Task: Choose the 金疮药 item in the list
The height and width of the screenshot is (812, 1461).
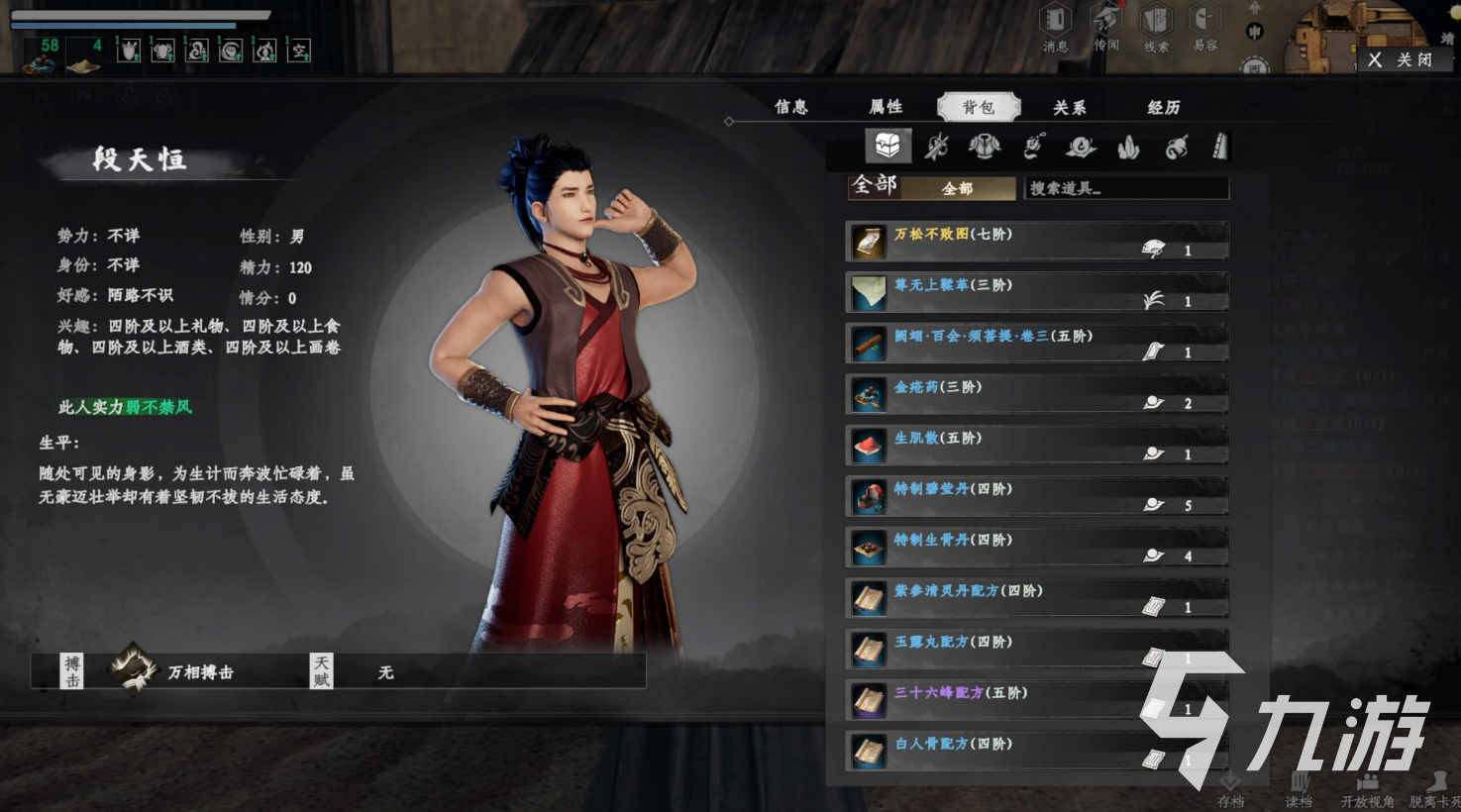Action: [1036, 394]
